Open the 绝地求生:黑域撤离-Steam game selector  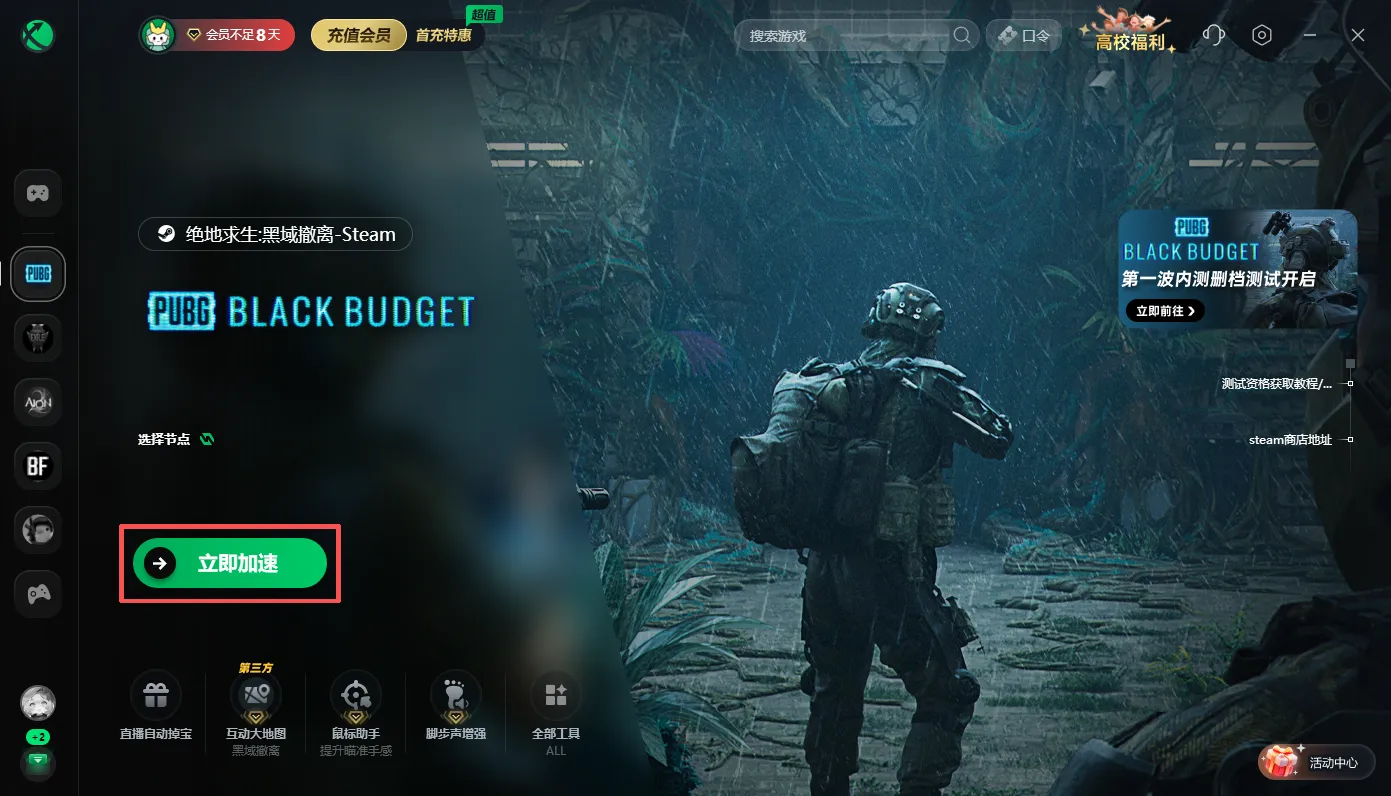click(x=274, y=234)
